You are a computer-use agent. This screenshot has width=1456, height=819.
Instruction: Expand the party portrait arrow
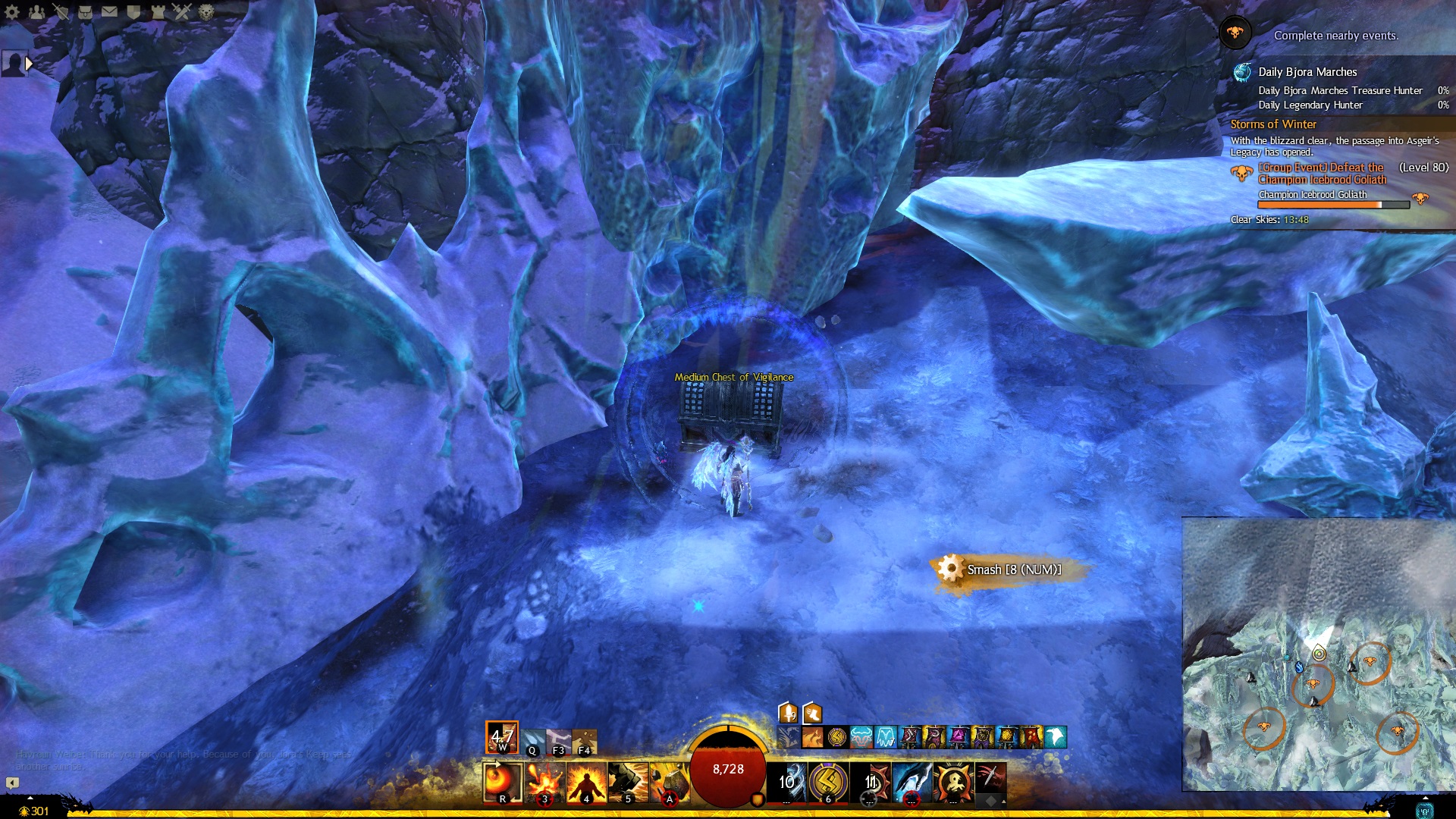pos(29,64)
